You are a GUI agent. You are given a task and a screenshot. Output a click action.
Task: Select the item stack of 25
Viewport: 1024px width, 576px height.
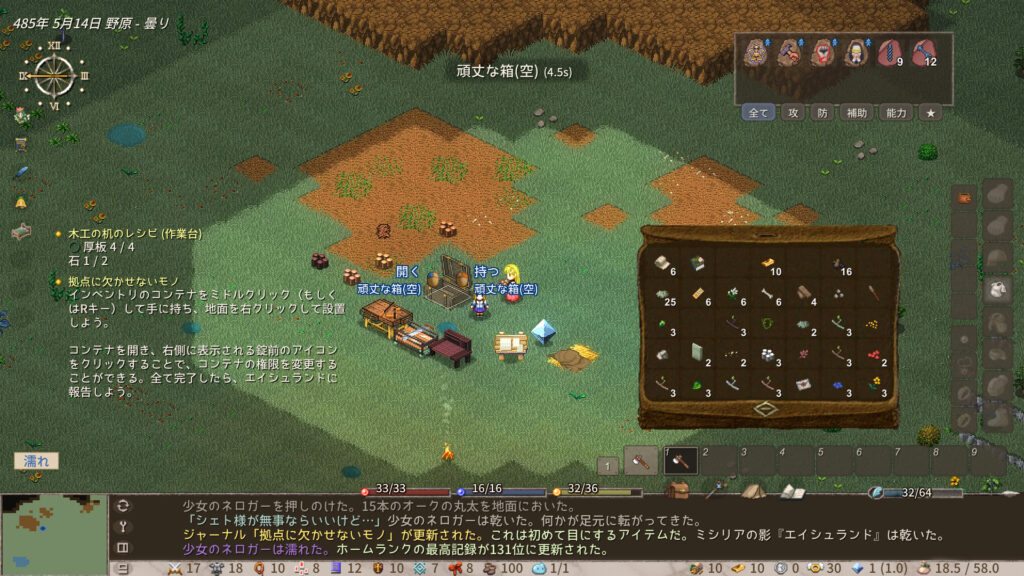pos(661,296)
